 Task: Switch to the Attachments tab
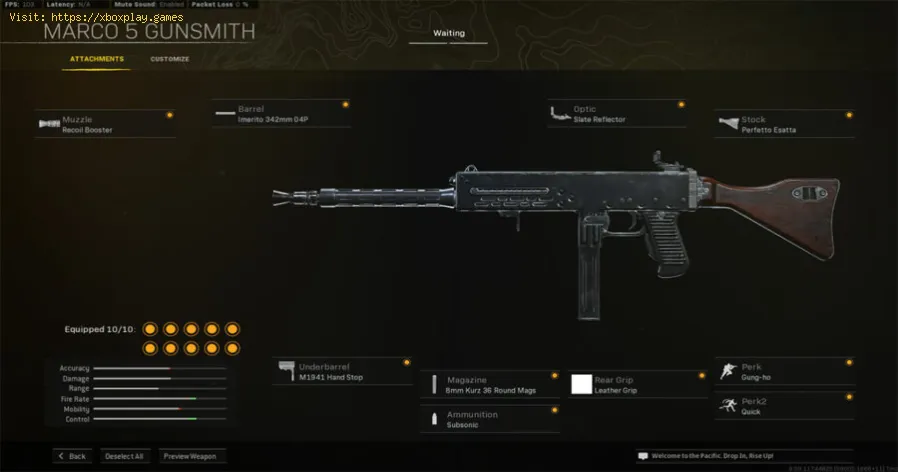click(97, 59)
